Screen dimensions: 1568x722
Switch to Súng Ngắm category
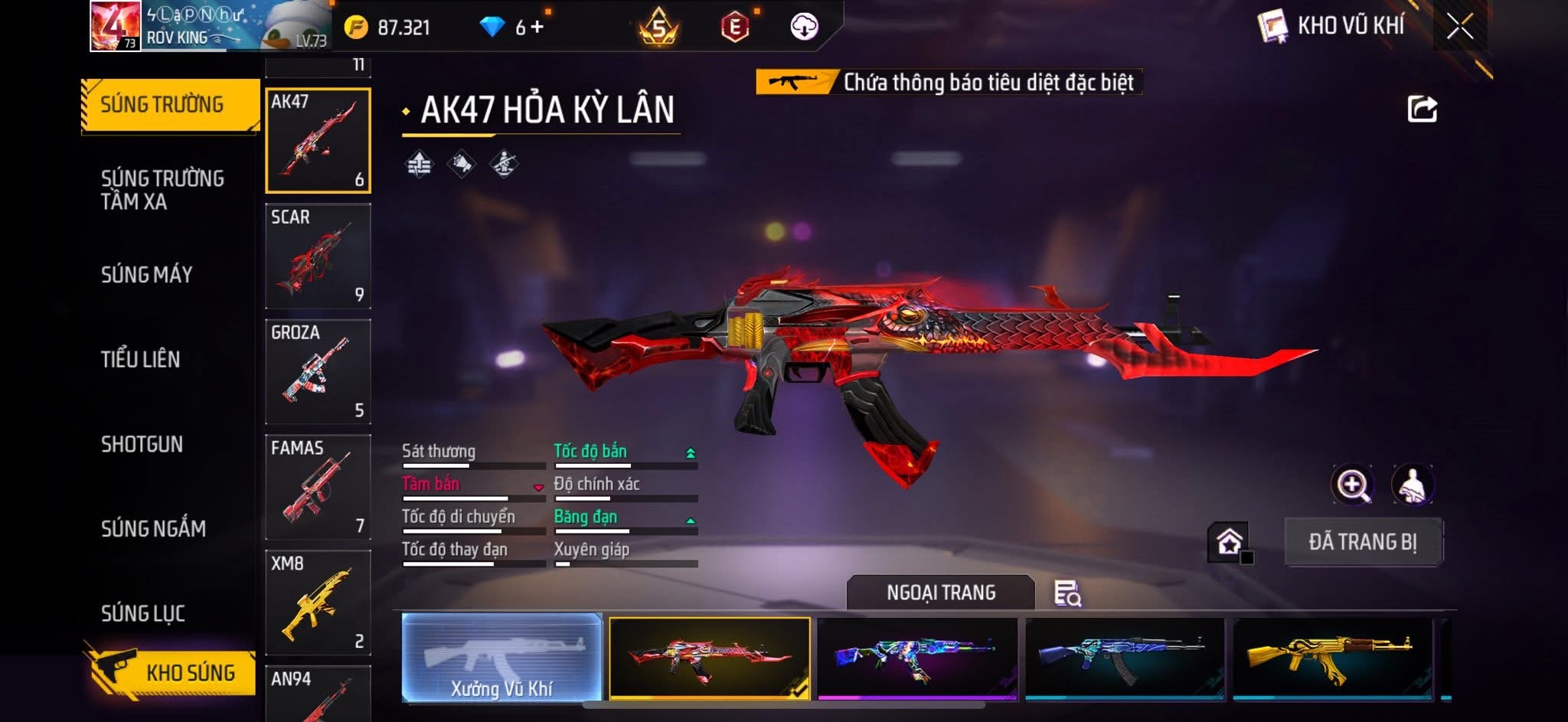point(153,528)
